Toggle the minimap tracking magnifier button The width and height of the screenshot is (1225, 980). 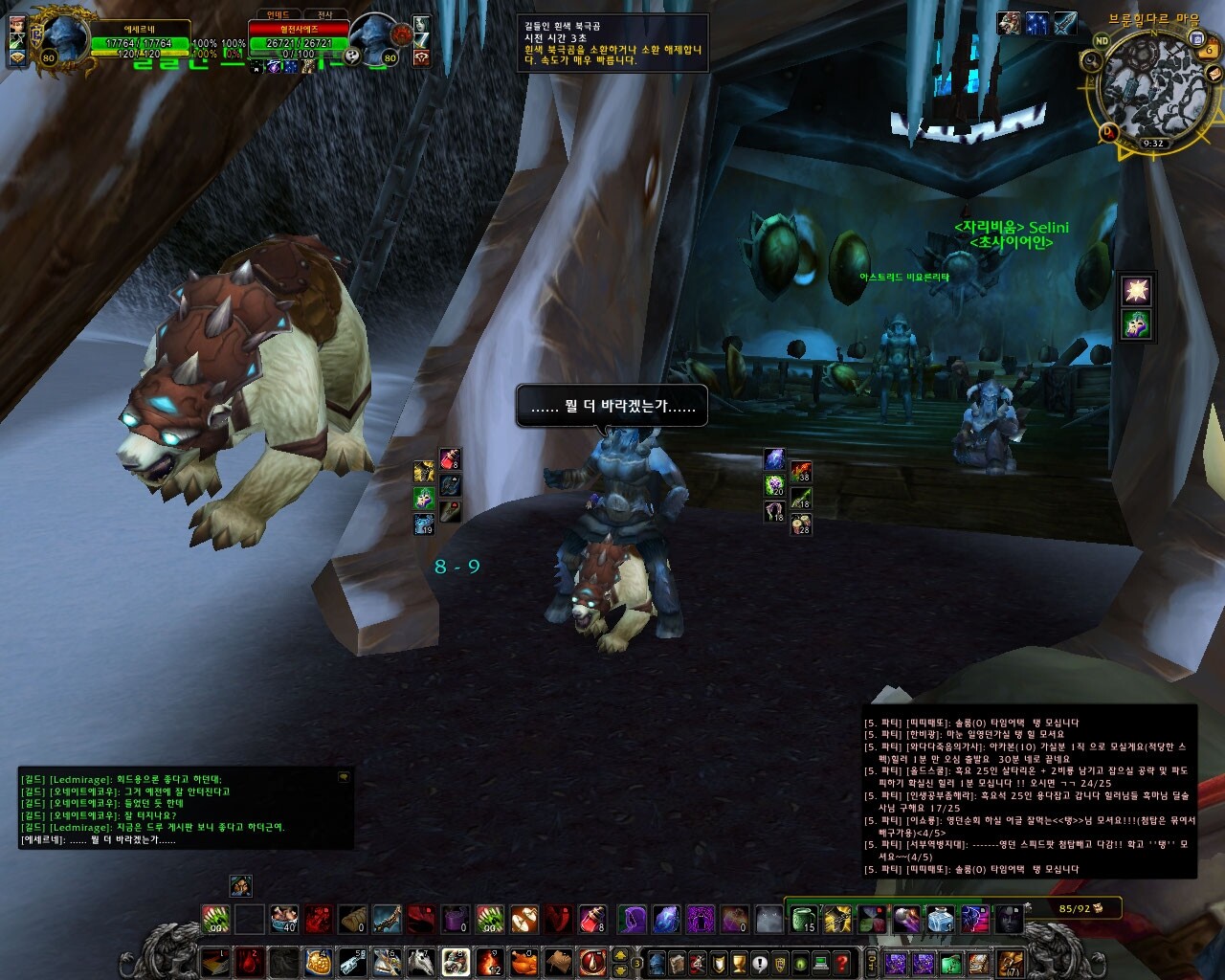click(x=1092, y=62)
